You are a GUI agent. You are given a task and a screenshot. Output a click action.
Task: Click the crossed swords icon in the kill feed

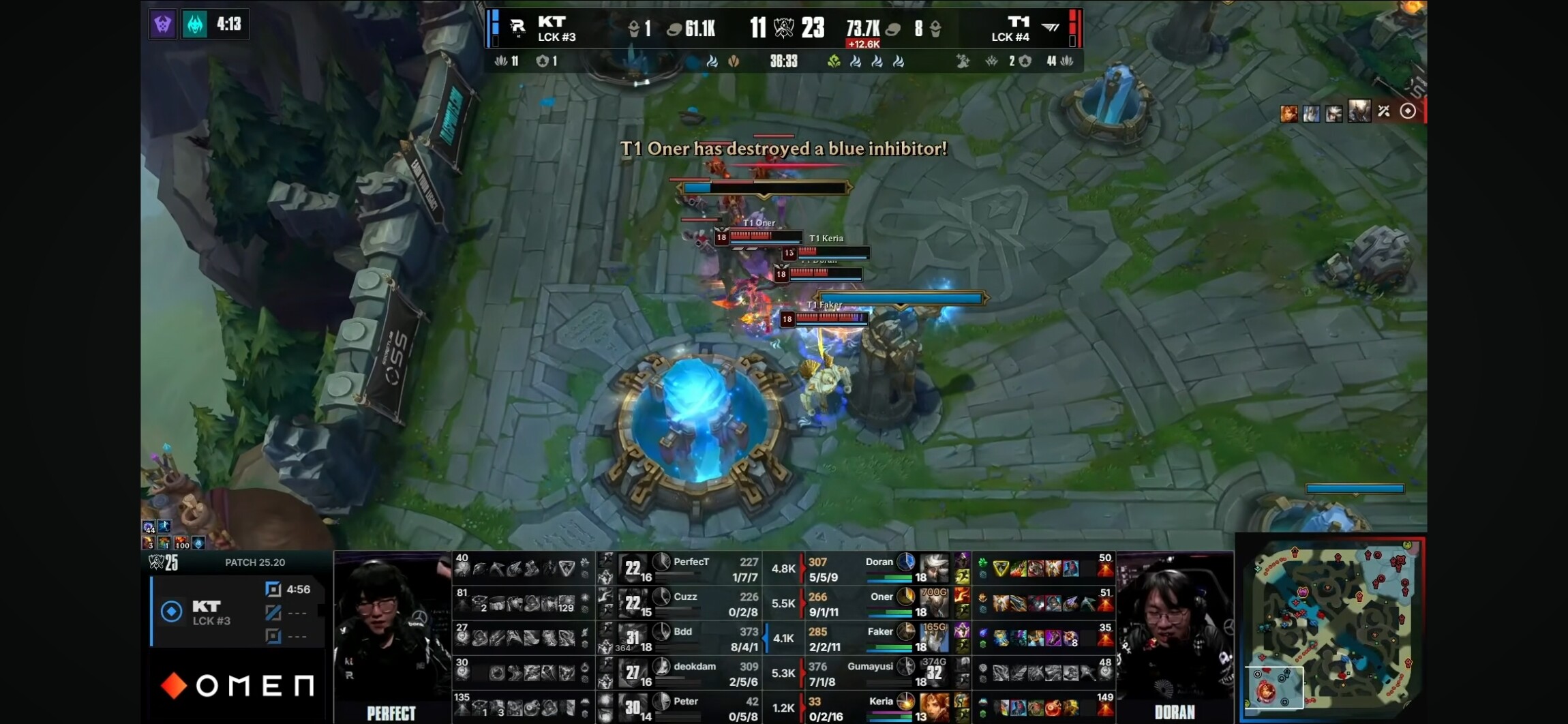point(1384,111)
